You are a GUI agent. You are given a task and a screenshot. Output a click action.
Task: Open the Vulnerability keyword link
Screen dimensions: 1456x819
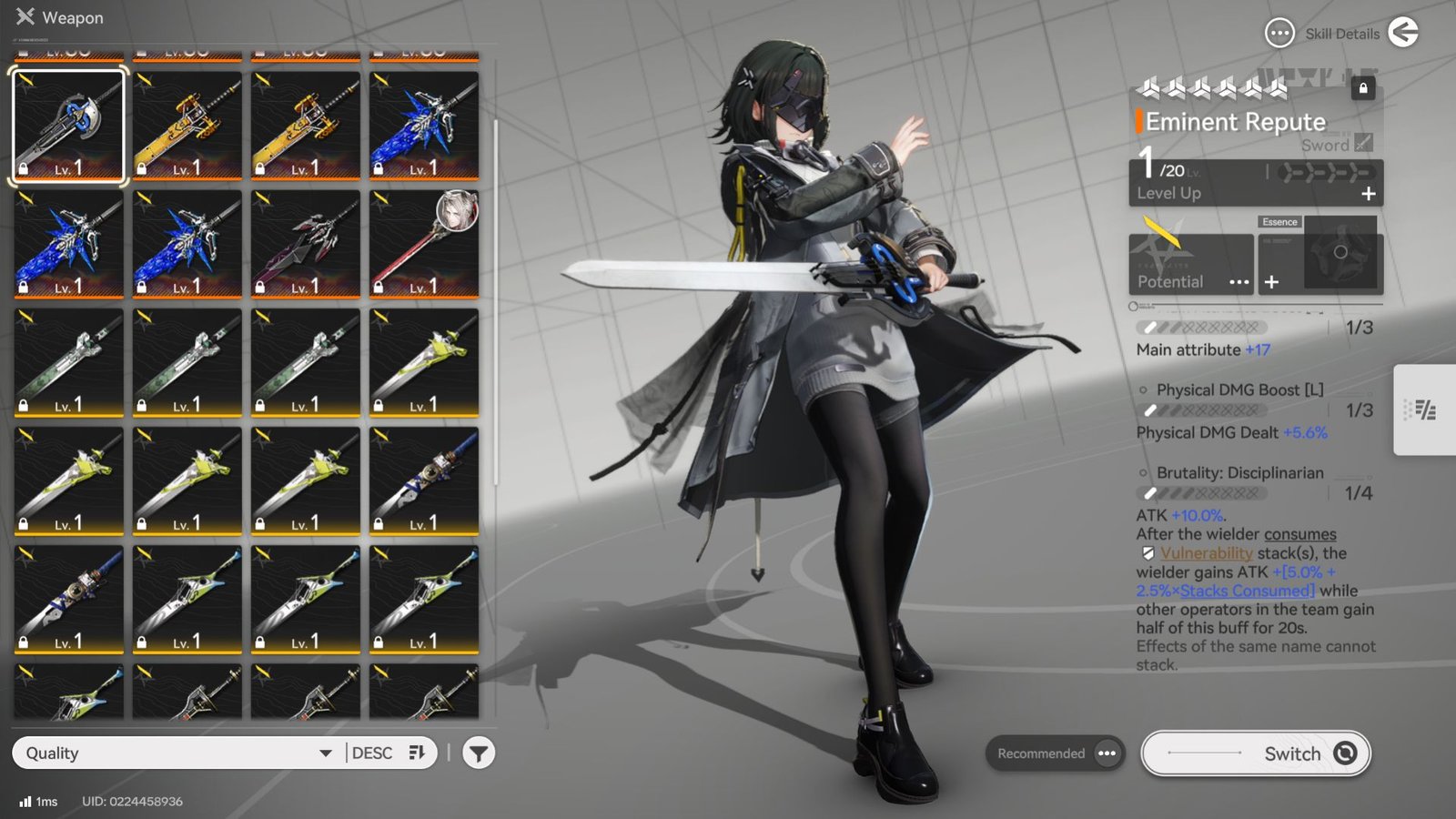pos(1206,553)
